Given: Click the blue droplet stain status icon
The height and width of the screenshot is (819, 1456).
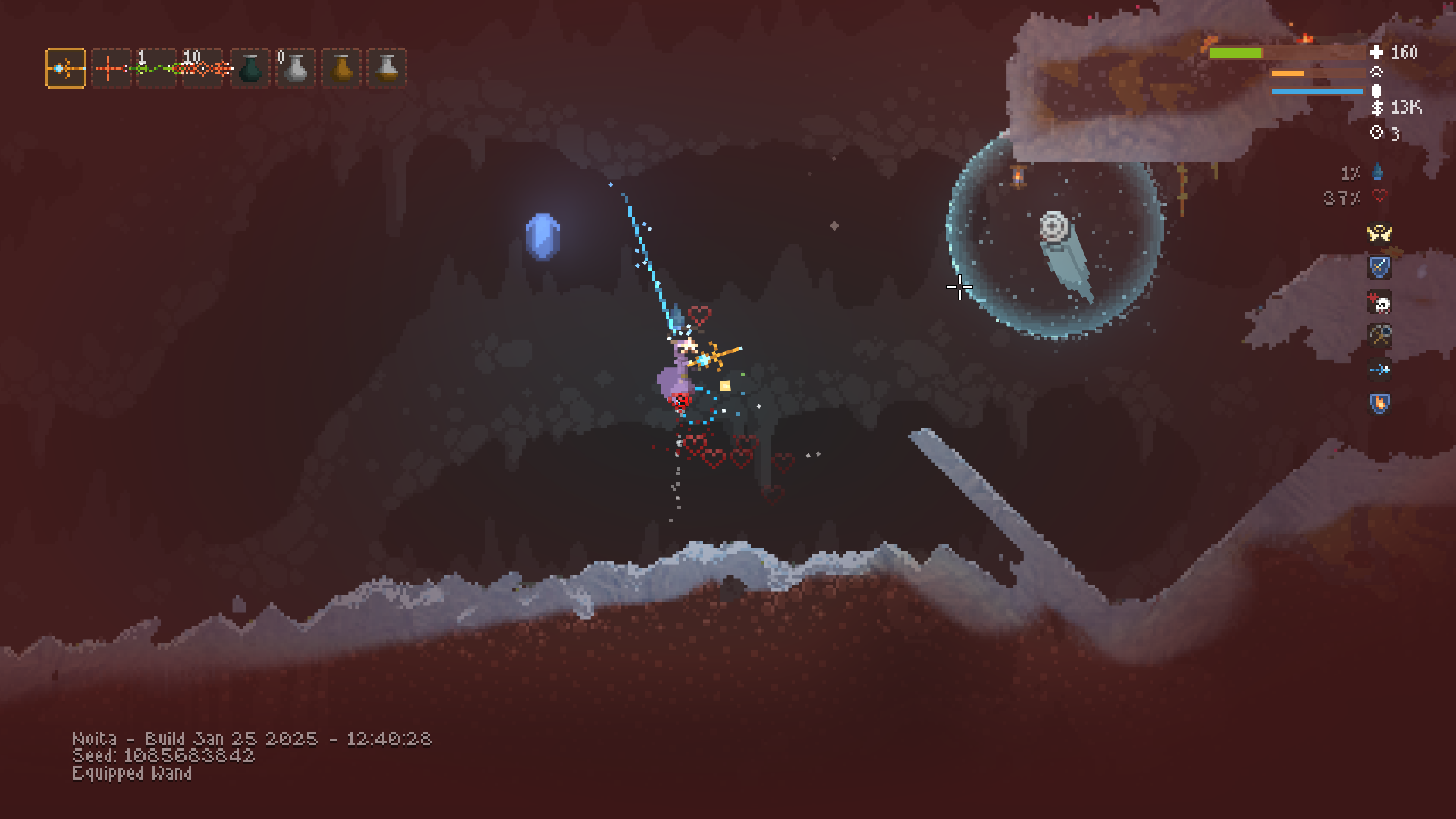Looking at the screenshot, I should click(1378, 173).
